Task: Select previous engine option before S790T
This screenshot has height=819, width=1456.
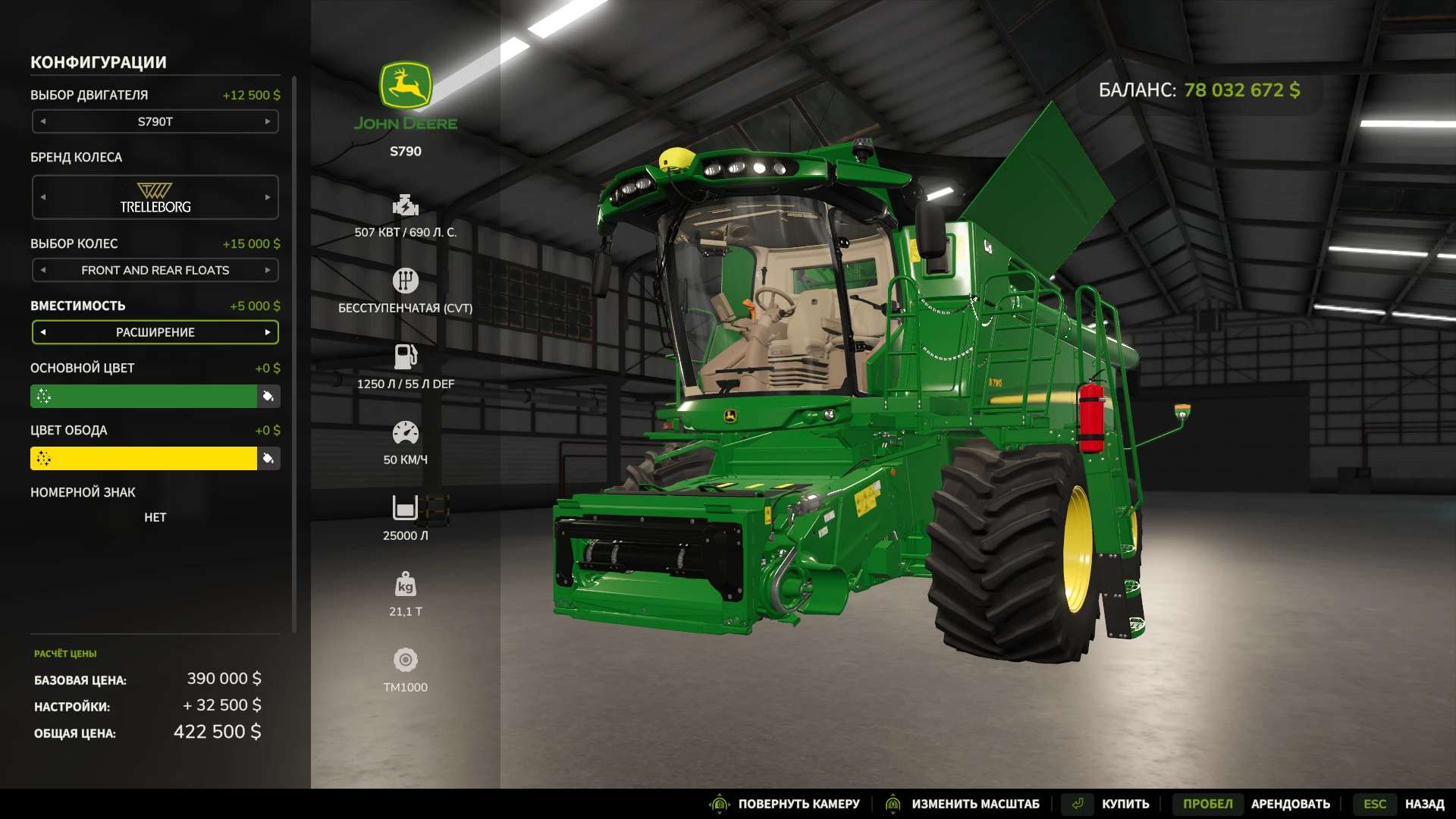Action: (x=43, y=121)
